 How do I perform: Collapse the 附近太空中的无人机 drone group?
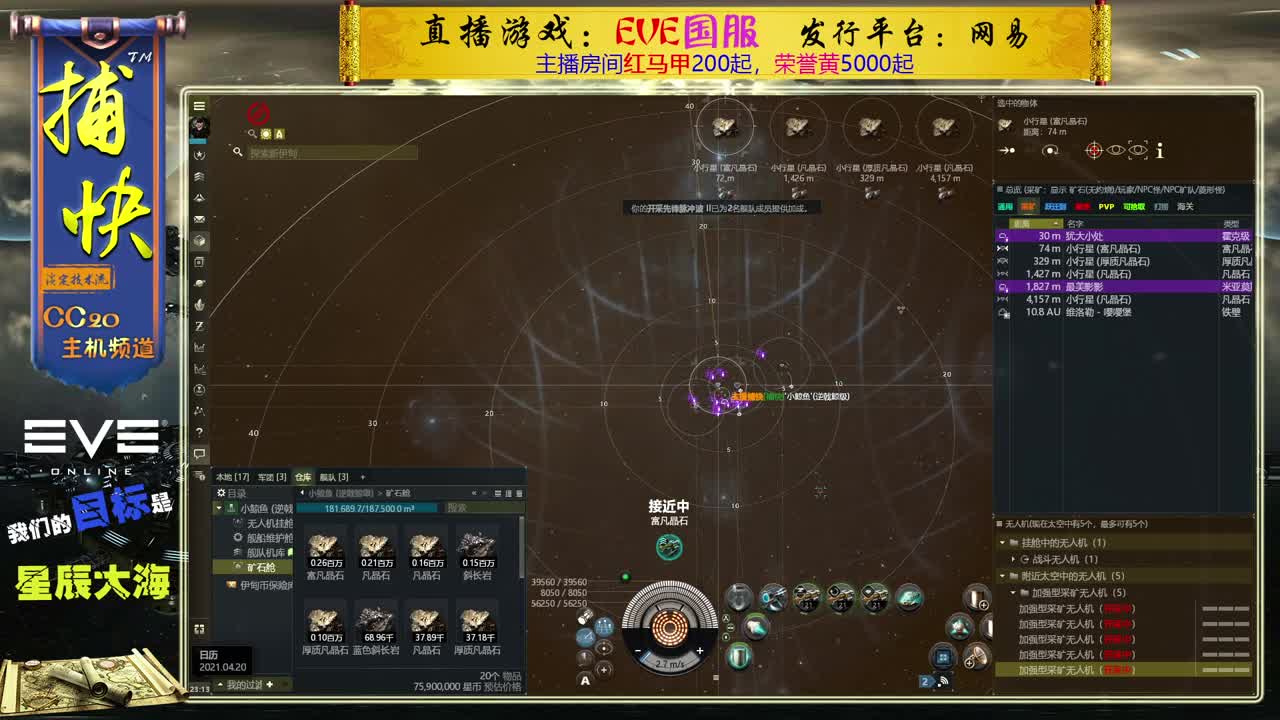1002,576
